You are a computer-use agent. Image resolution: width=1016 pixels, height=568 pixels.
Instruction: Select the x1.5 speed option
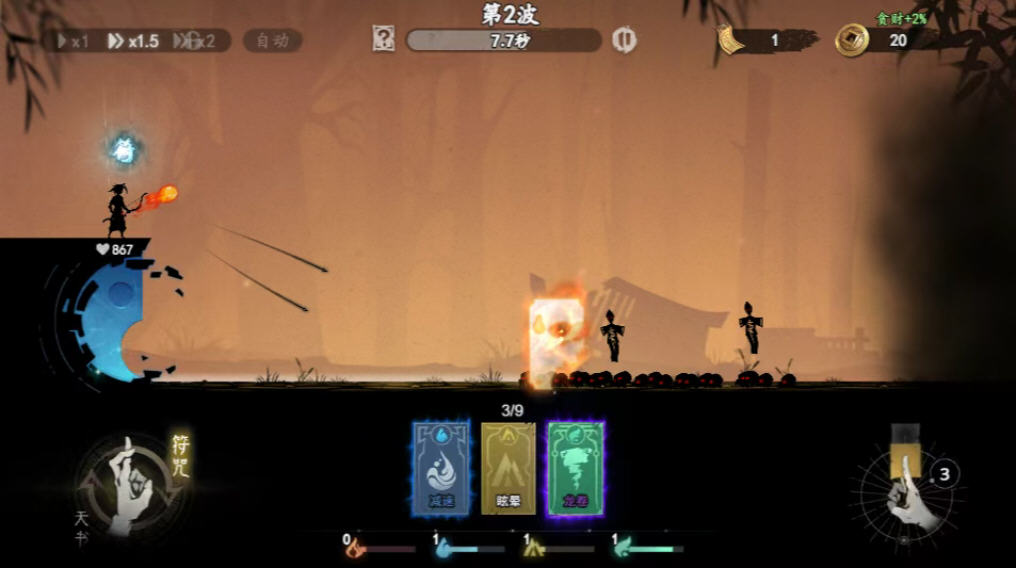pos(134,41)
